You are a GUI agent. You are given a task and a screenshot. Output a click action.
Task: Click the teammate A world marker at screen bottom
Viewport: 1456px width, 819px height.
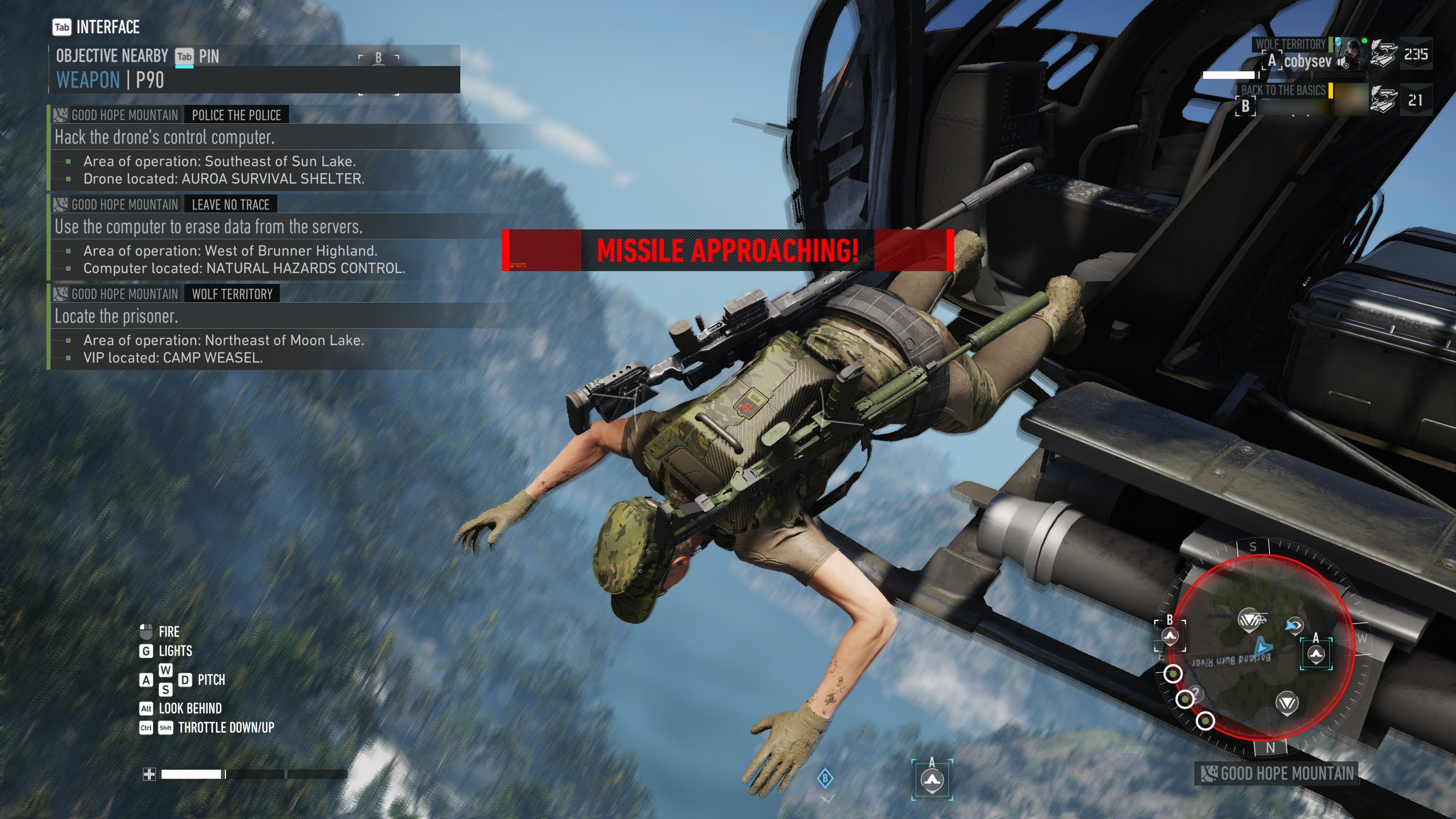point(932,780)
